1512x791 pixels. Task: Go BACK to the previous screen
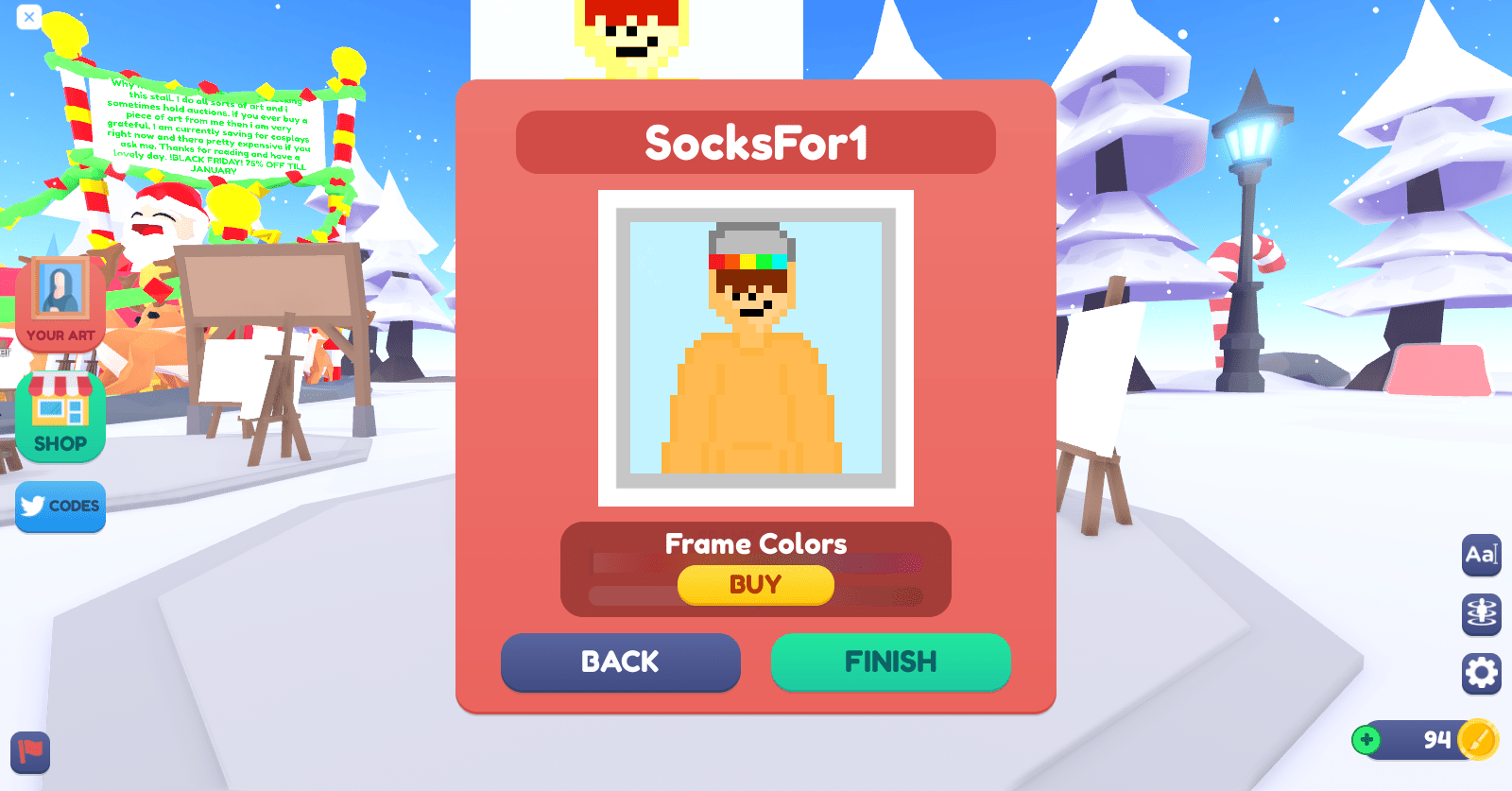click(x=620, y=662)
